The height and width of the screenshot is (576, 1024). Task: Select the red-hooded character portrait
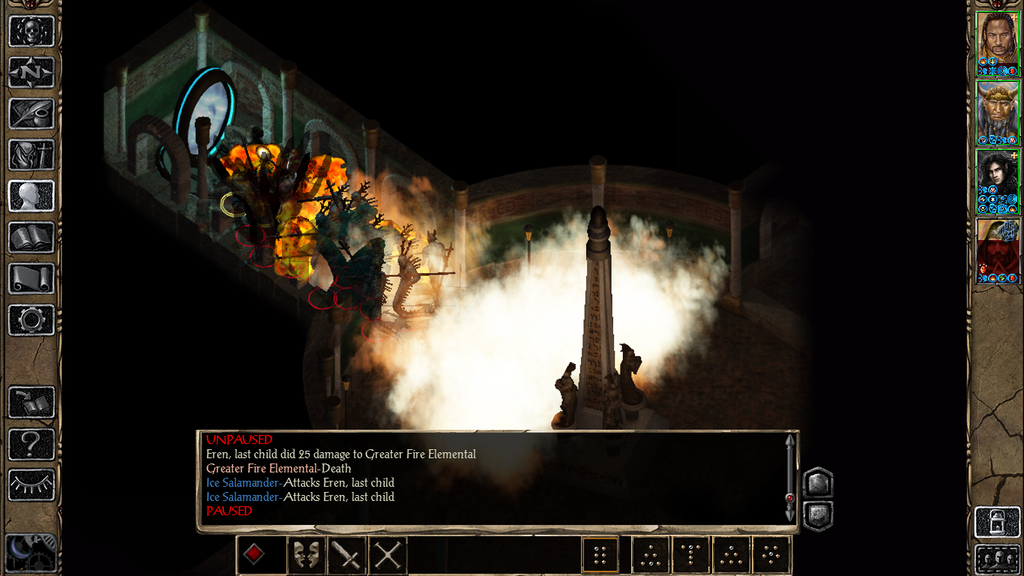pos(997,247)
